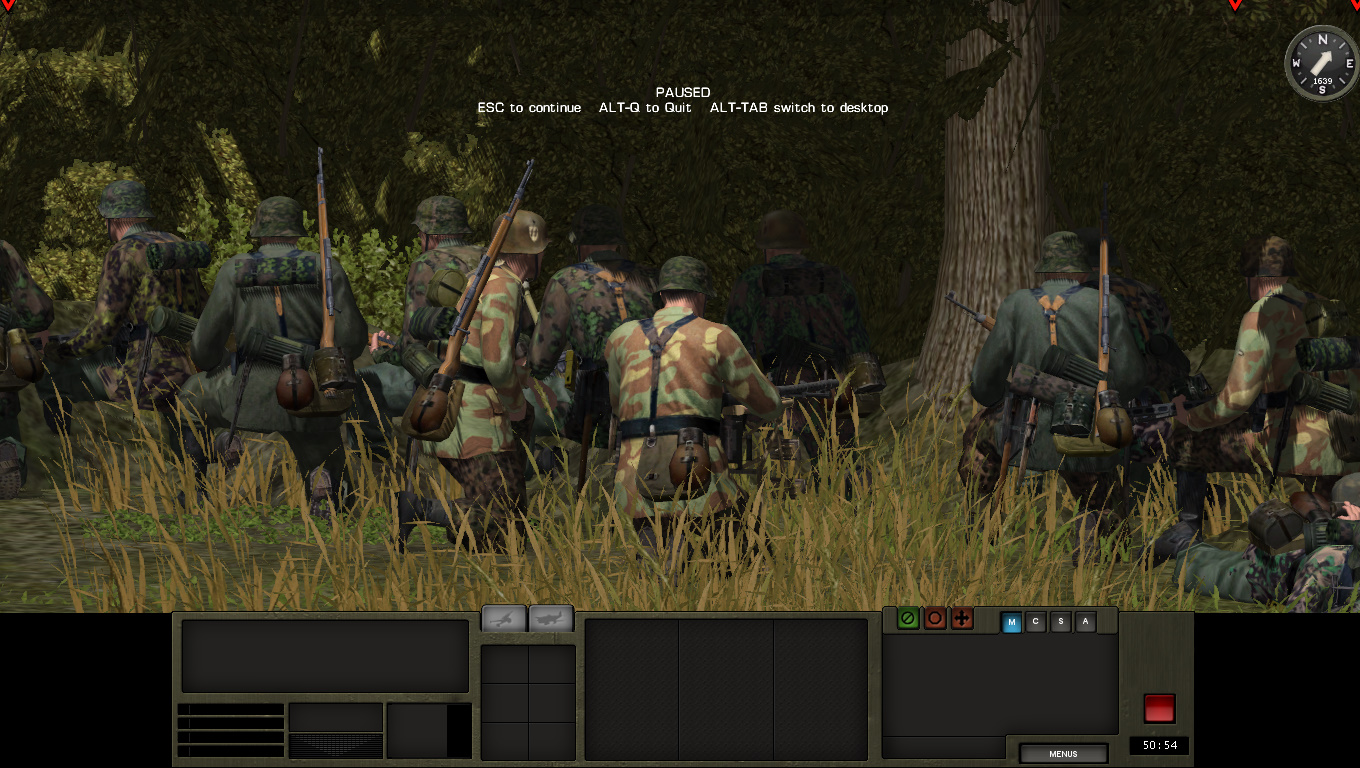
Task: Open the aircraft support tab
Action: click(x=550, y=618)
